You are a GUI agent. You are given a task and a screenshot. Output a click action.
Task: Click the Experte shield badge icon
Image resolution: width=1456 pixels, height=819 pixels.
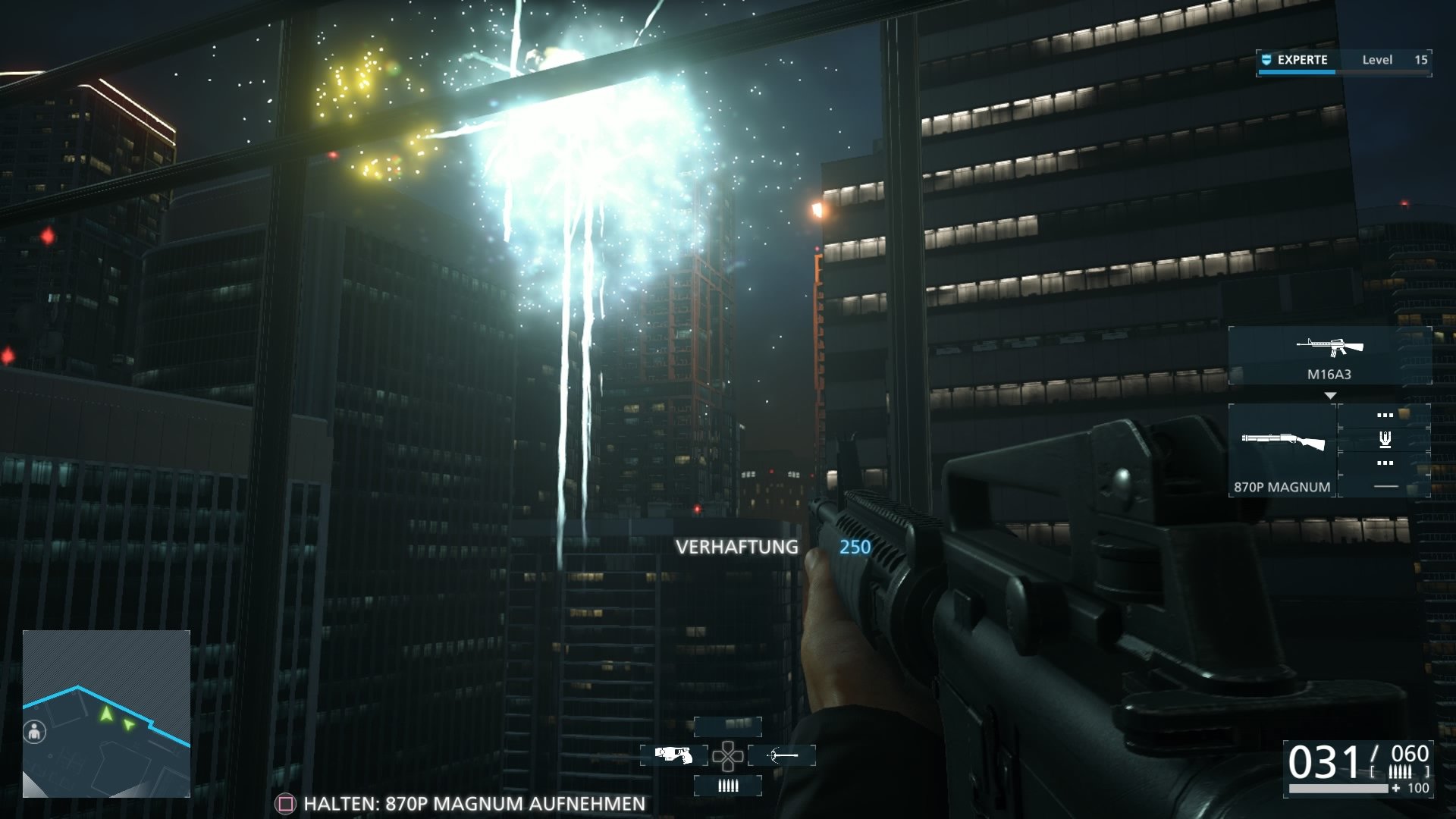[1265, 59]
